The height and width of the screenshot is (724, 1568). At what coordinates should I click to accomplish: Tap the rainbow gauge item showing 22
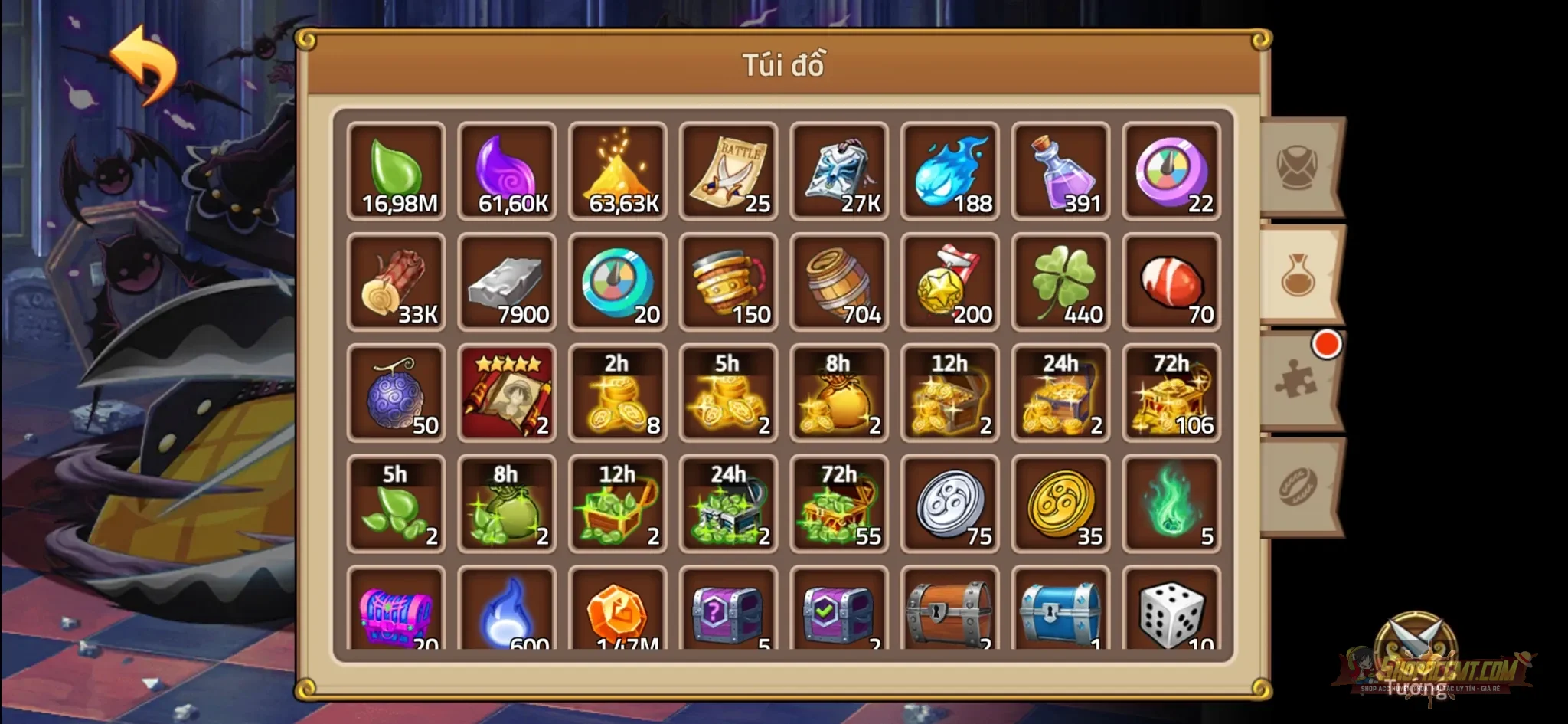(1172, 171)
